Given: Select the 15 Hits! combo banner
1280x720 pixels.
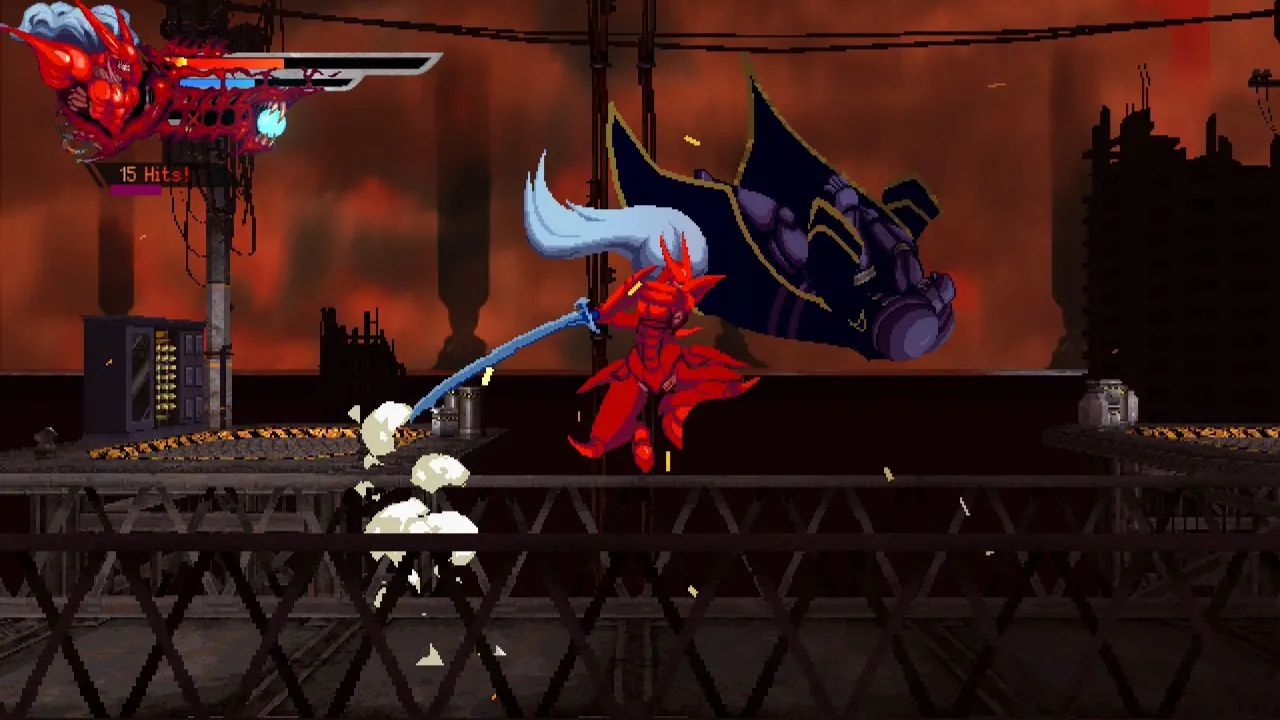Looking at the screenshot, I should click(155, 172).
